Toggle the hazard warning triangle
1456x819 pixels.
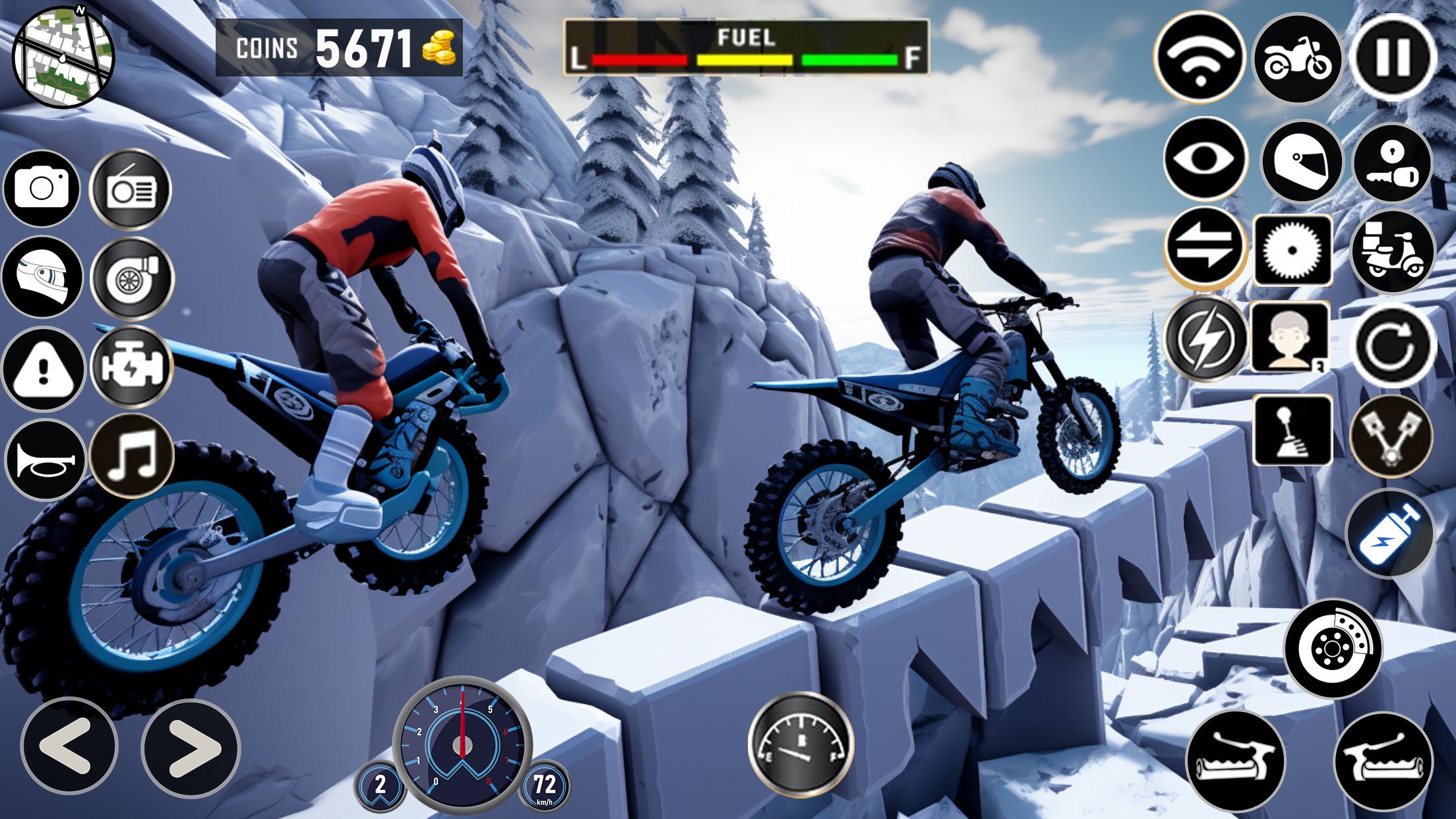pos(43,369)
